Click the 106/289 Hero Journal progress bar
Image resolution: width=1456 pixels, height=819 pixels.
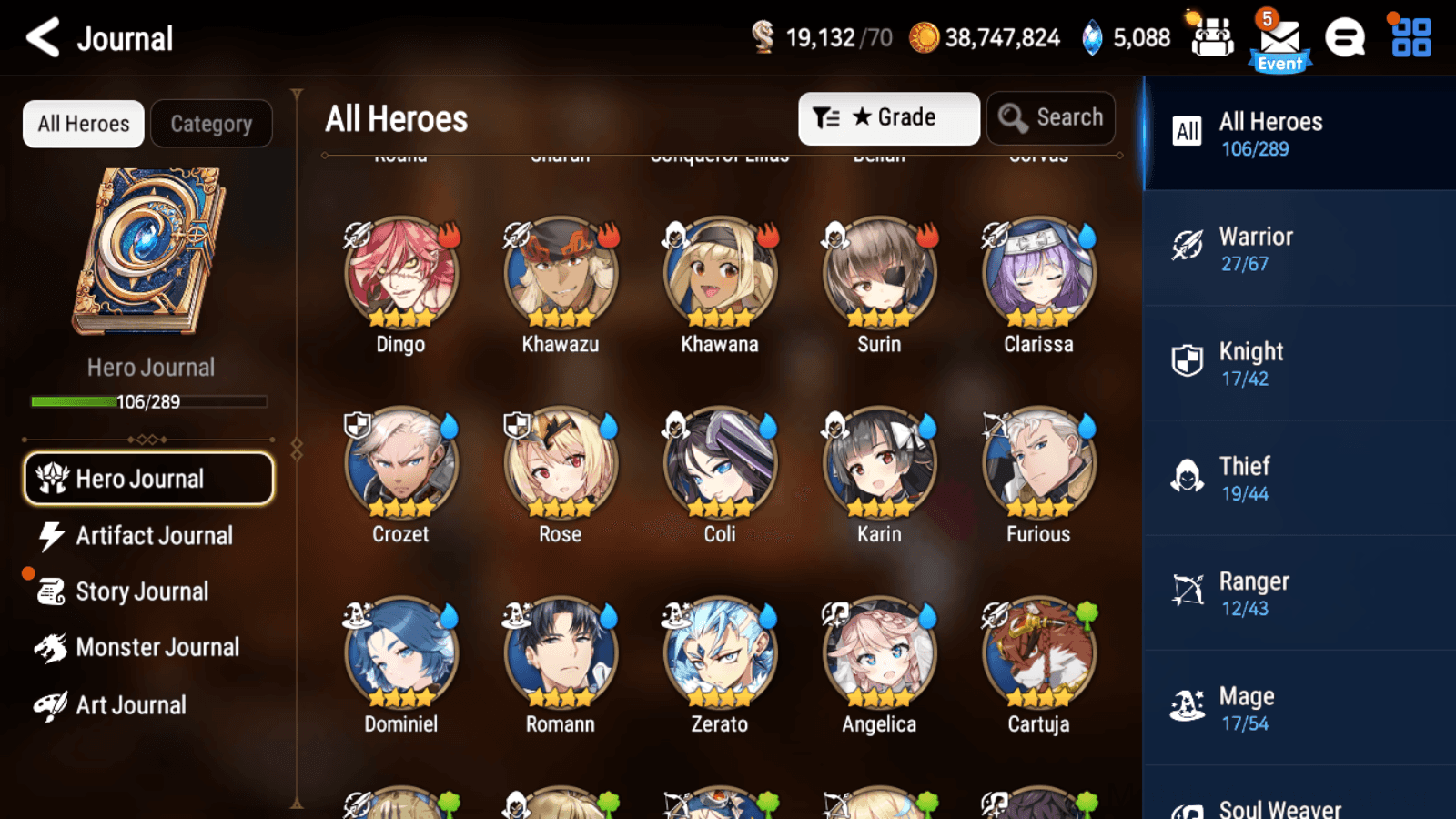(148, 401)
